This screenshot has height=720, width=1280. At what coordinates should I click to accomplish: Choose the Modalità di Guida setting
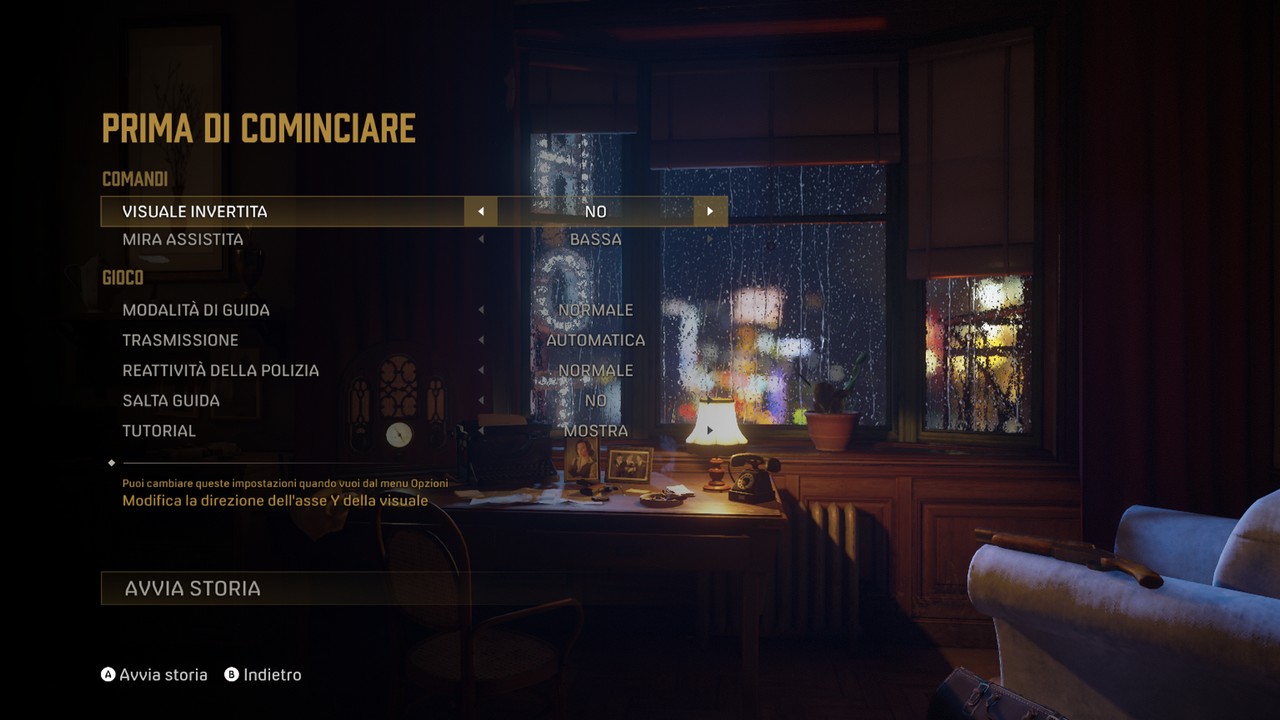196,310
